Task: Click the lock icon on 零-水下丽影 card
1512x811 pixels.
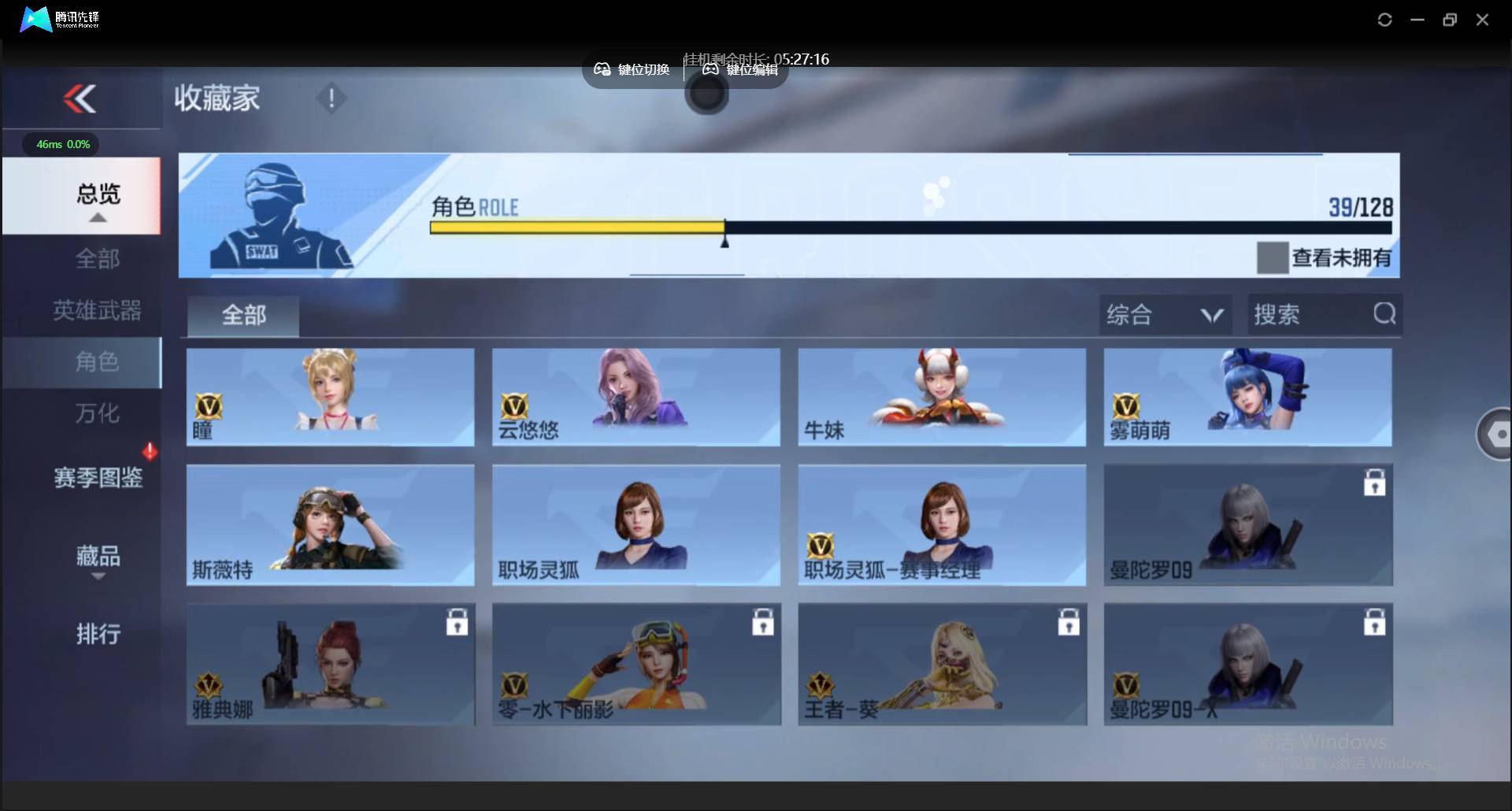Action: (763, 622)
